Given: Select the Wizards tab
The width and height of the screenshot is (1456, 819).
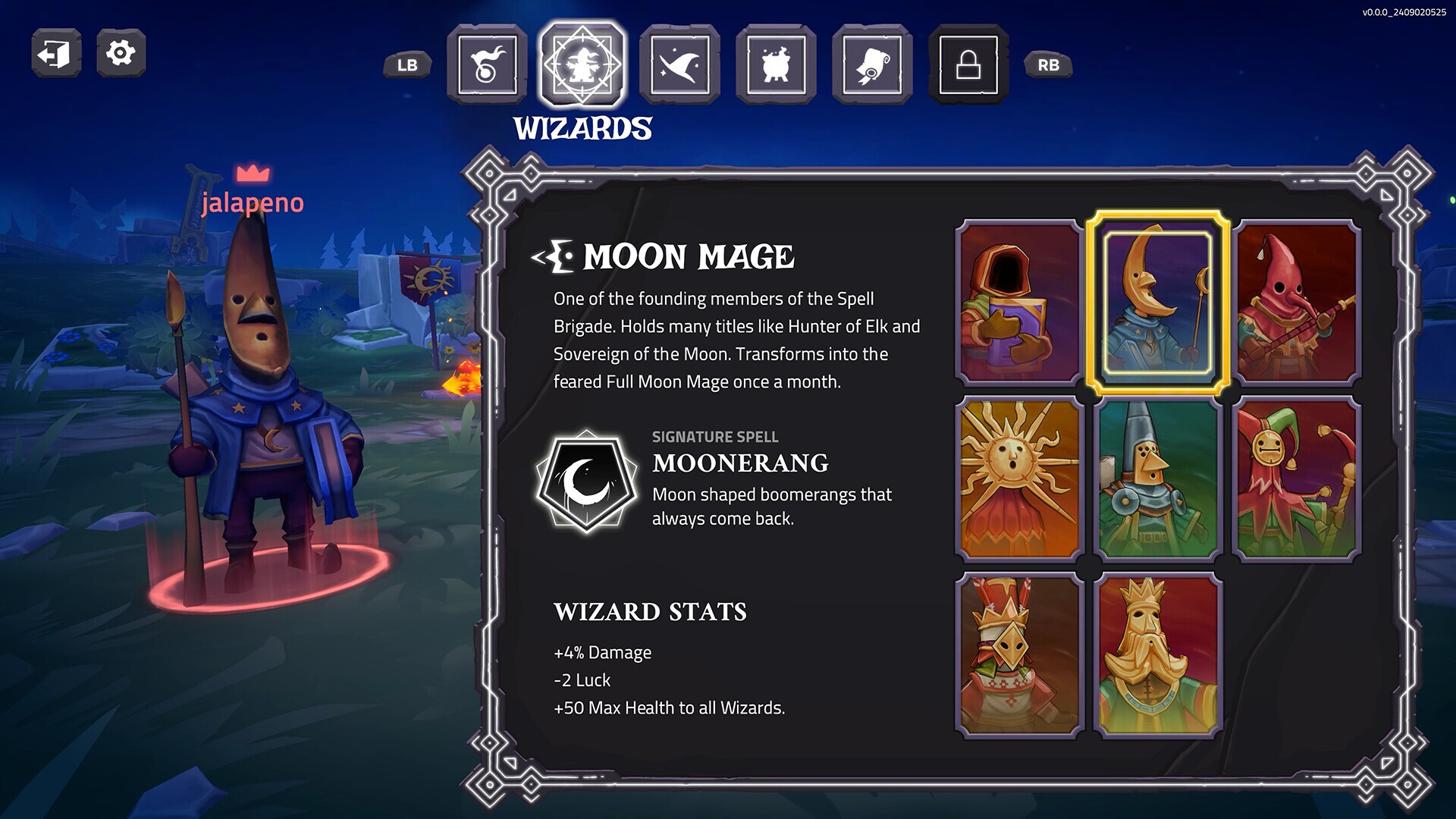Looking at the screenshot, I should pos(583,64).
